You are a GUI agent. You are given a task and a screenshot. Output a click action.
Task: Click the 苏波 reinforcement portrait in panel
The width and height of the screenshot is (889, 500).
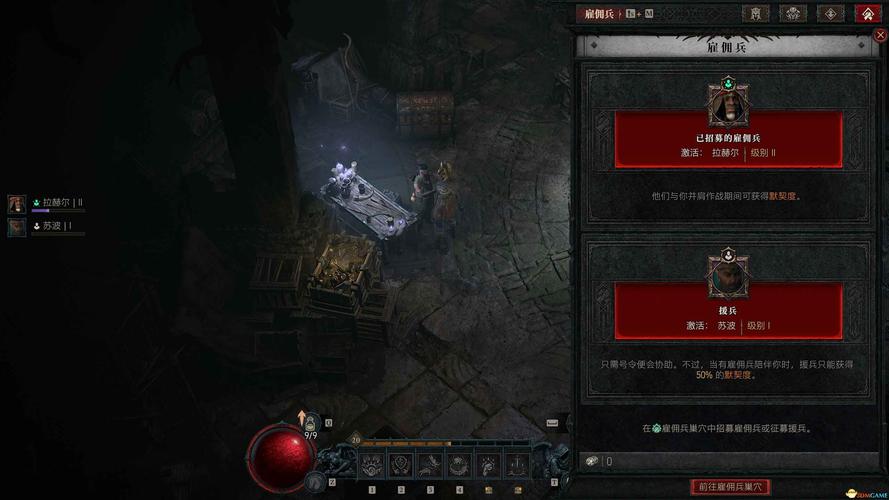728,274
